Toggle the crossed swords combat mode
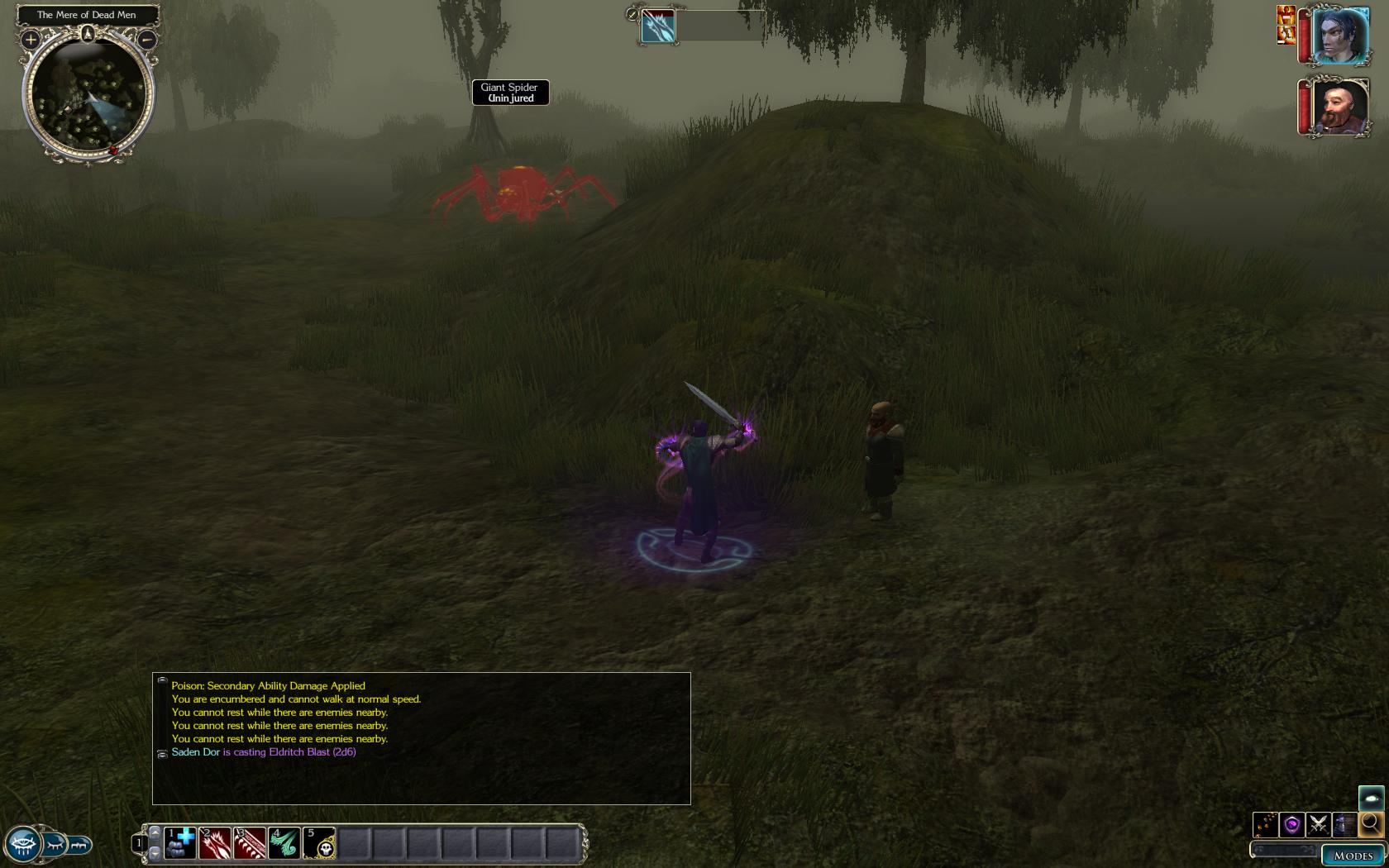 (1318, 824)
